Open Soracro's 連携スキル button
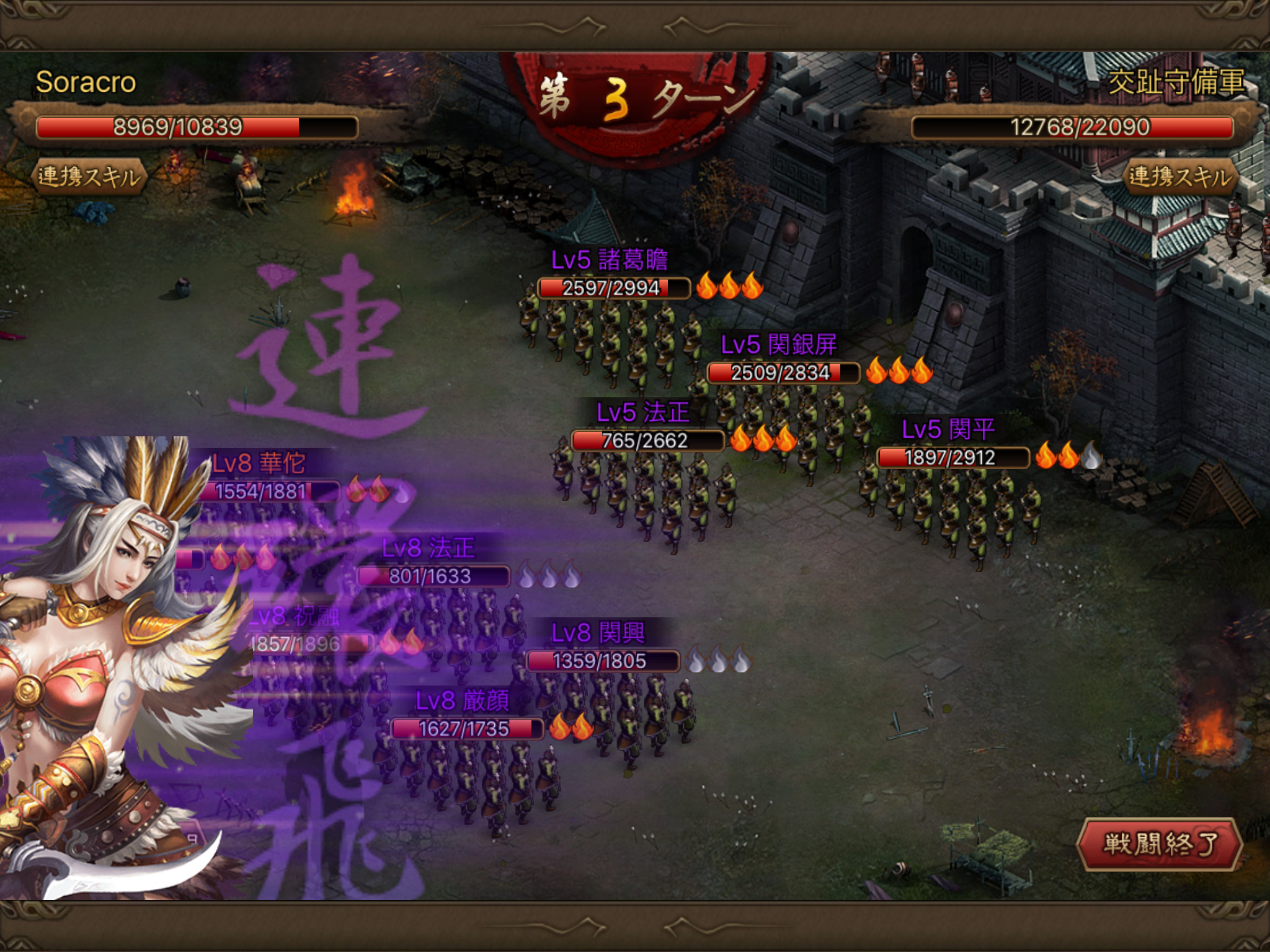Screen dimensions: 1270x952 click(89, 177)
